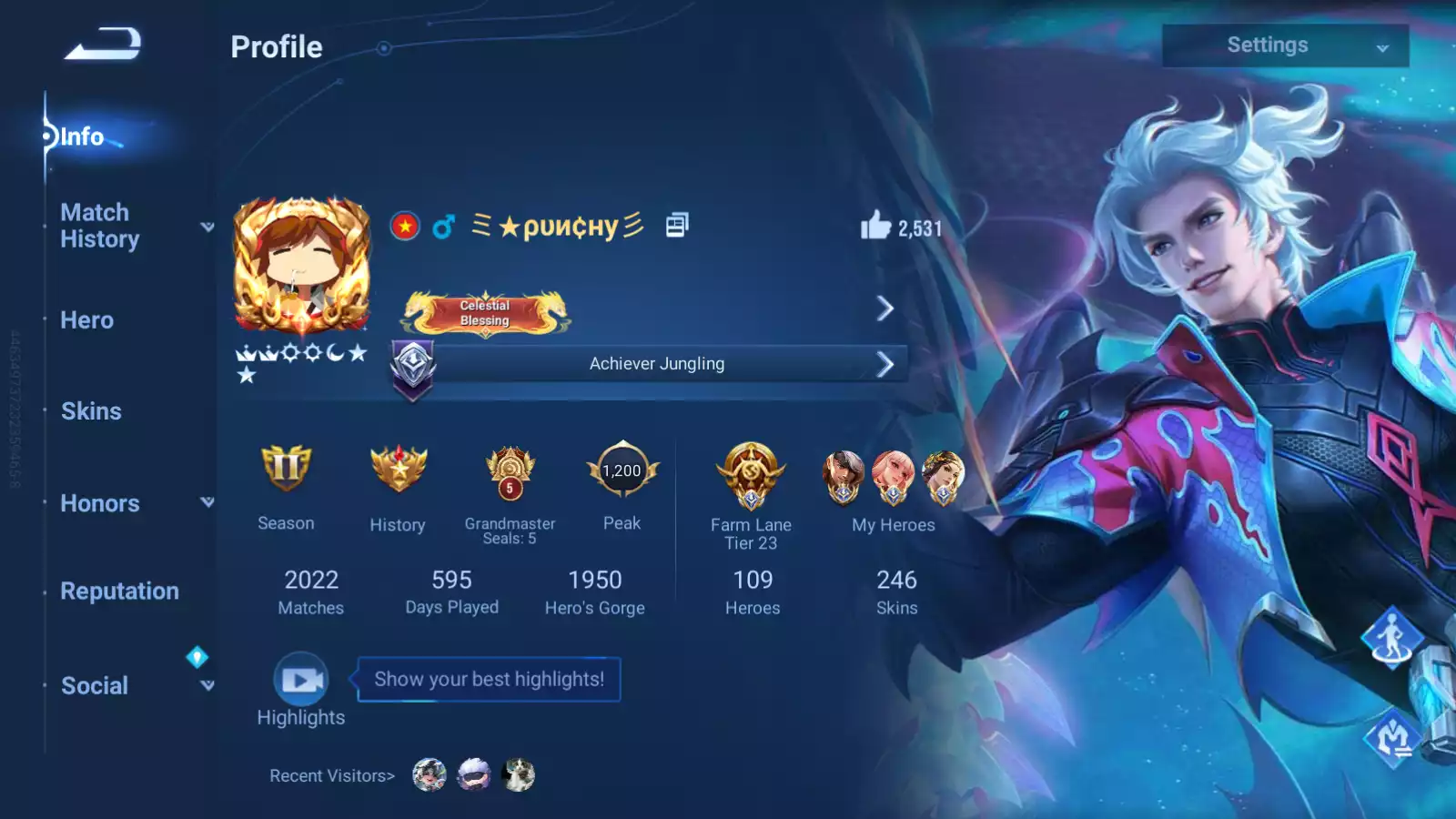Screen dimensions: 1456x819
Task: Open the Celestial Blessing badge
Action: pos(486,312)
